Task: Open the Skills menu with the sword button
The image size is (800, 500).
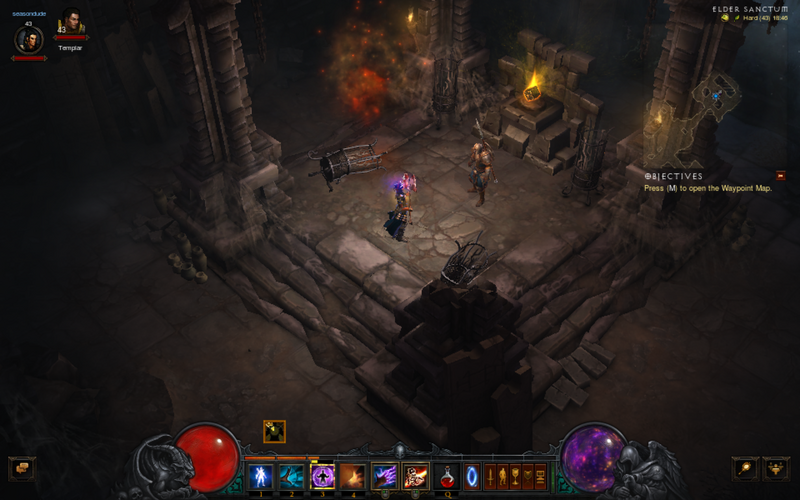Action: click(x=491, y=477)
